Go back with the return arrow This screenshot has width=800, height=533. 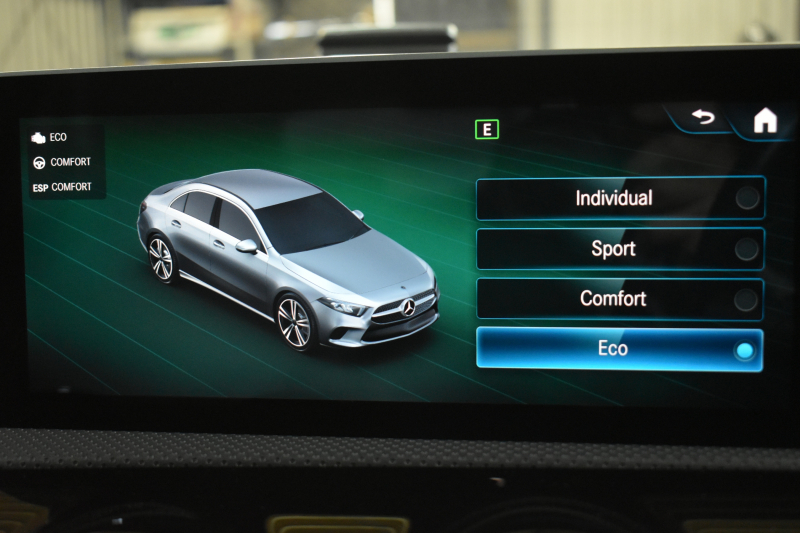click(704, 118)
